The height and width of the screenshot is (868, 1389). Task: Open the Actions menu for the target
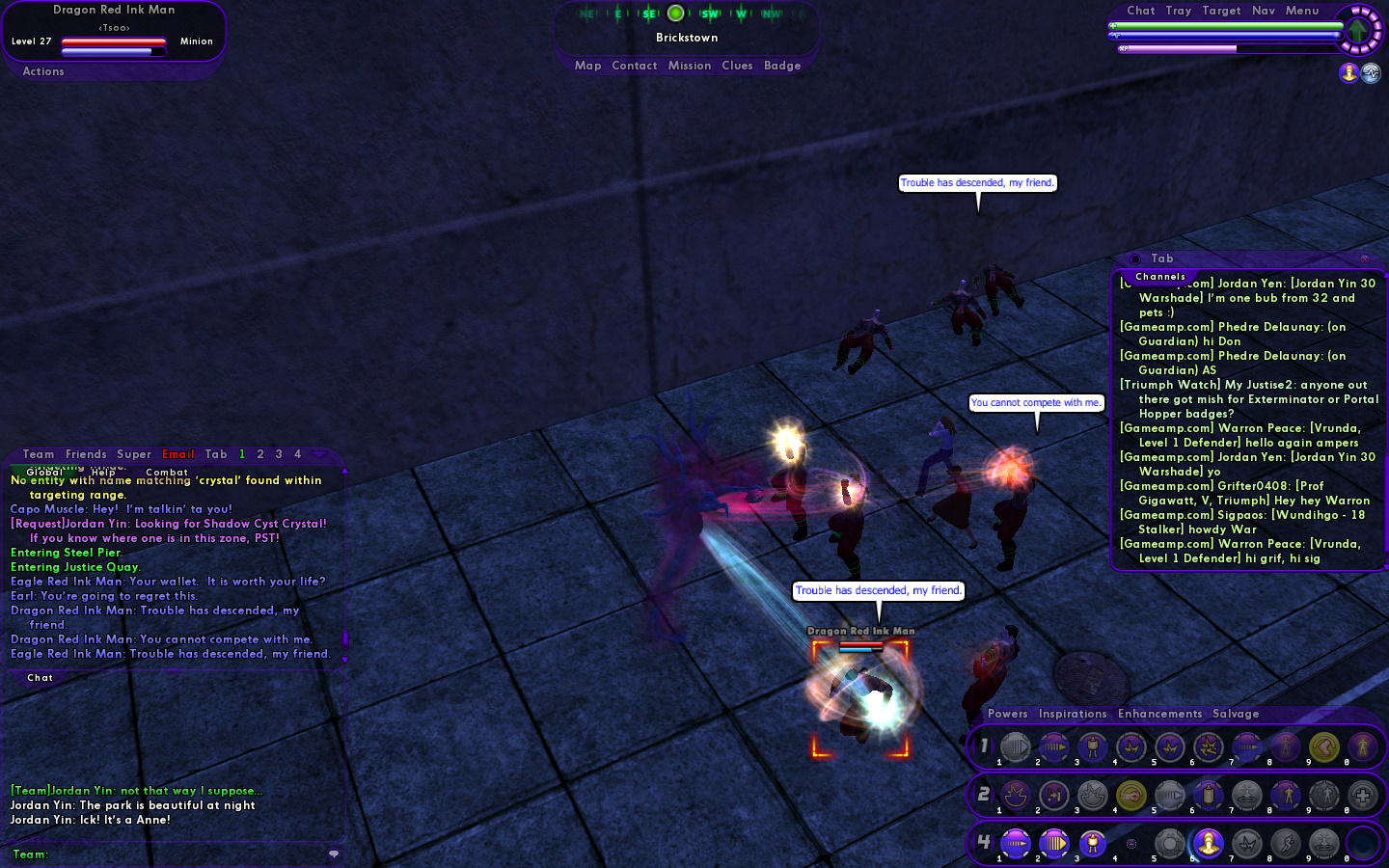pyautogui.click(x=43, y=71)
